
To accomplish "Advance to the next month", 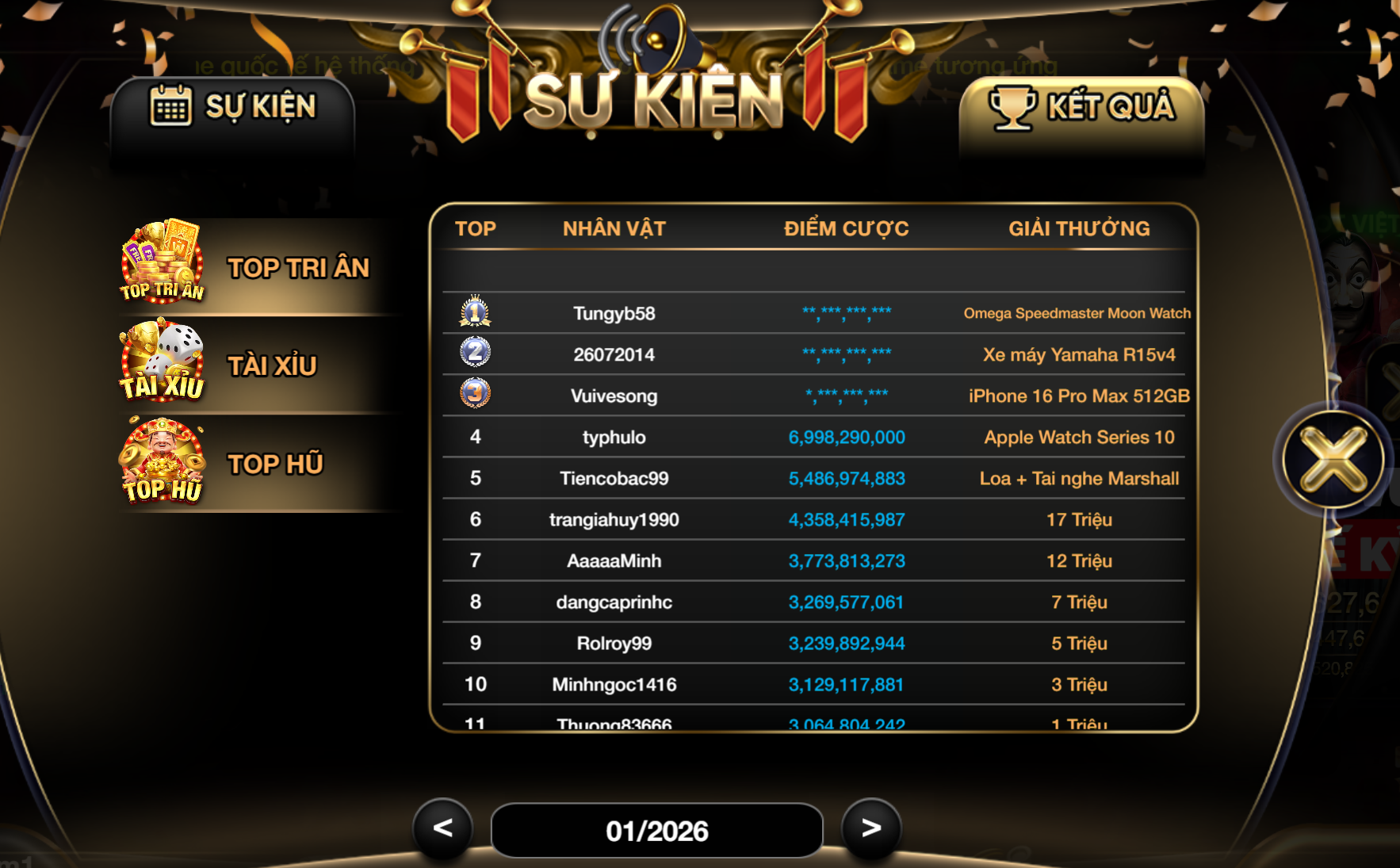I will click(871, 828).
